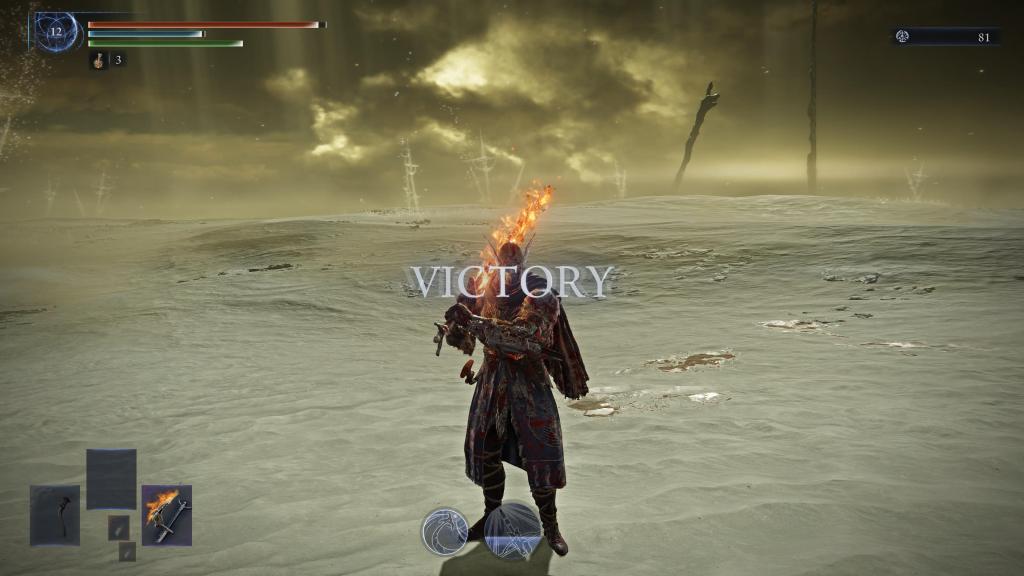Select the flaming crossbow weapon slot
This screenshot has width=1024, height=576.
coord(166,515)
